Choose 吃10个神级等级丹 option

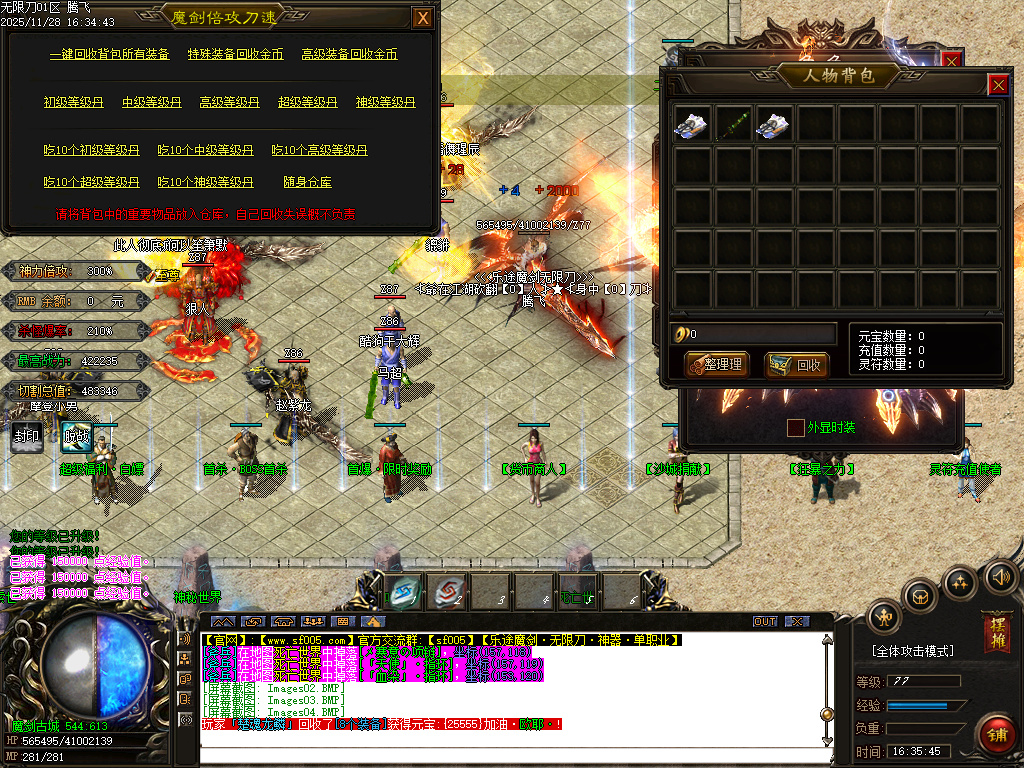[x=205, y=182]
